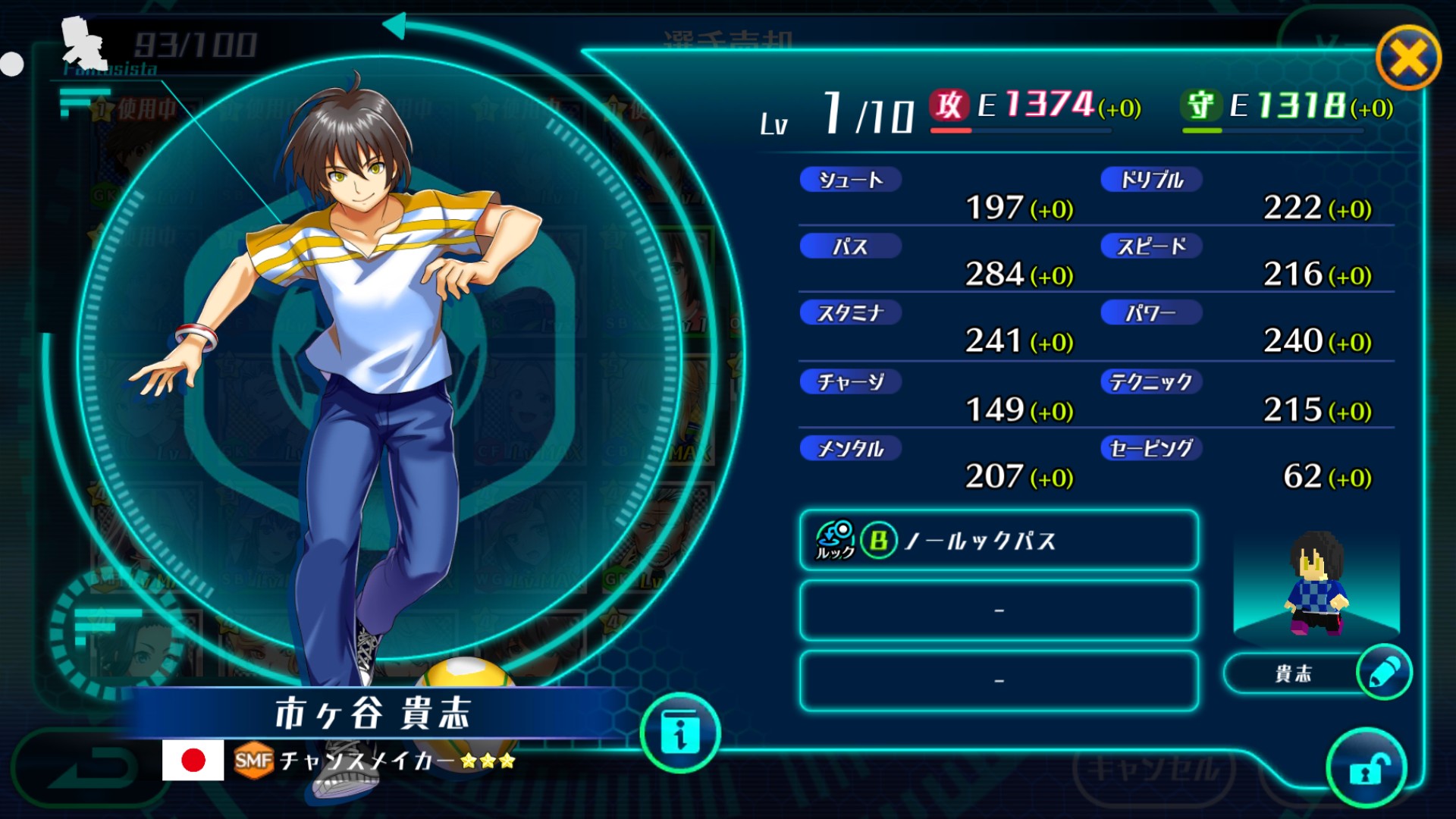Screen dimensions: 1456x819
Task: Edit the player nickname with pencil icon
Action: tap(1384, 673)
